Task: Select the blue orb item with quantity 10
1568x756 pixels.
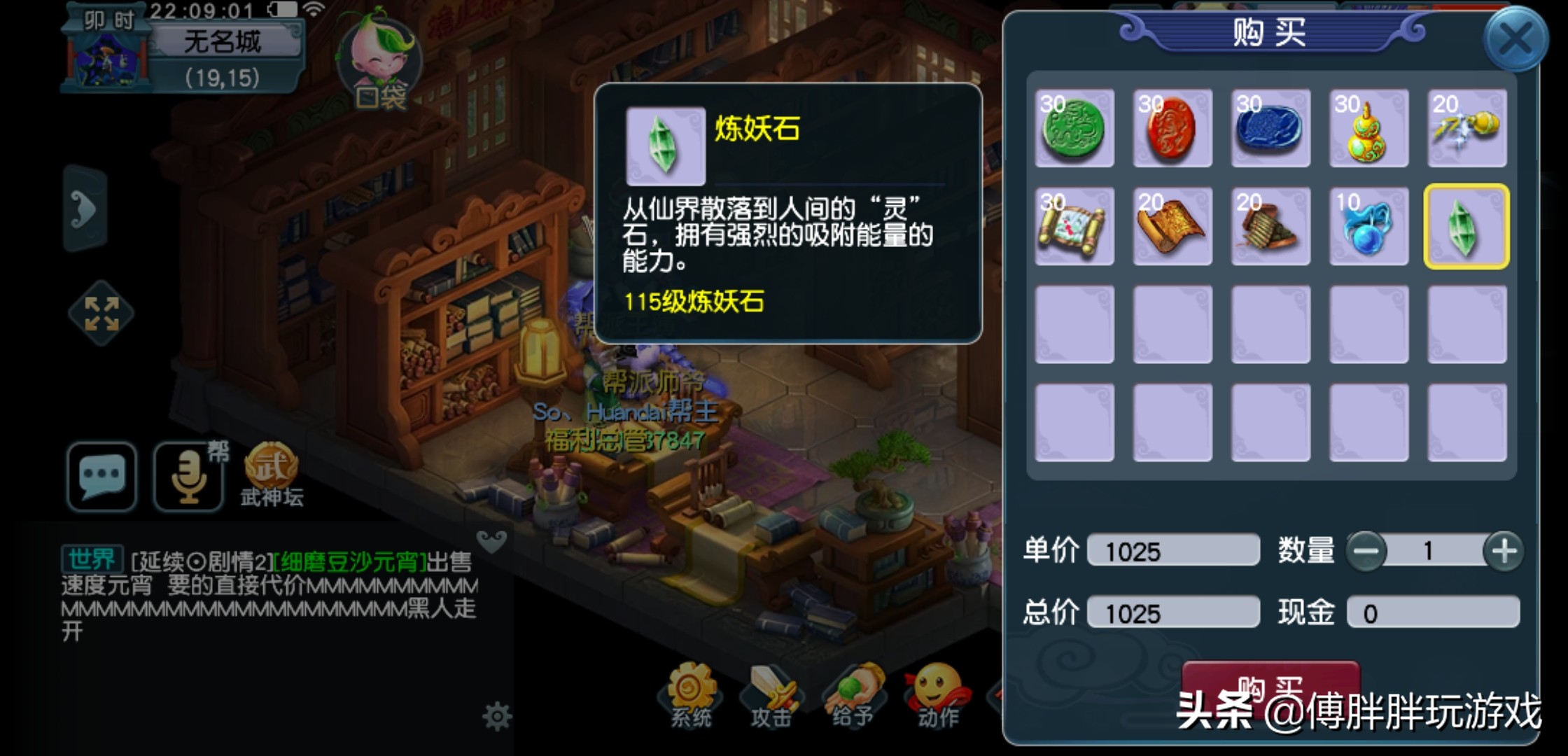Action: tap(1369, 227)
